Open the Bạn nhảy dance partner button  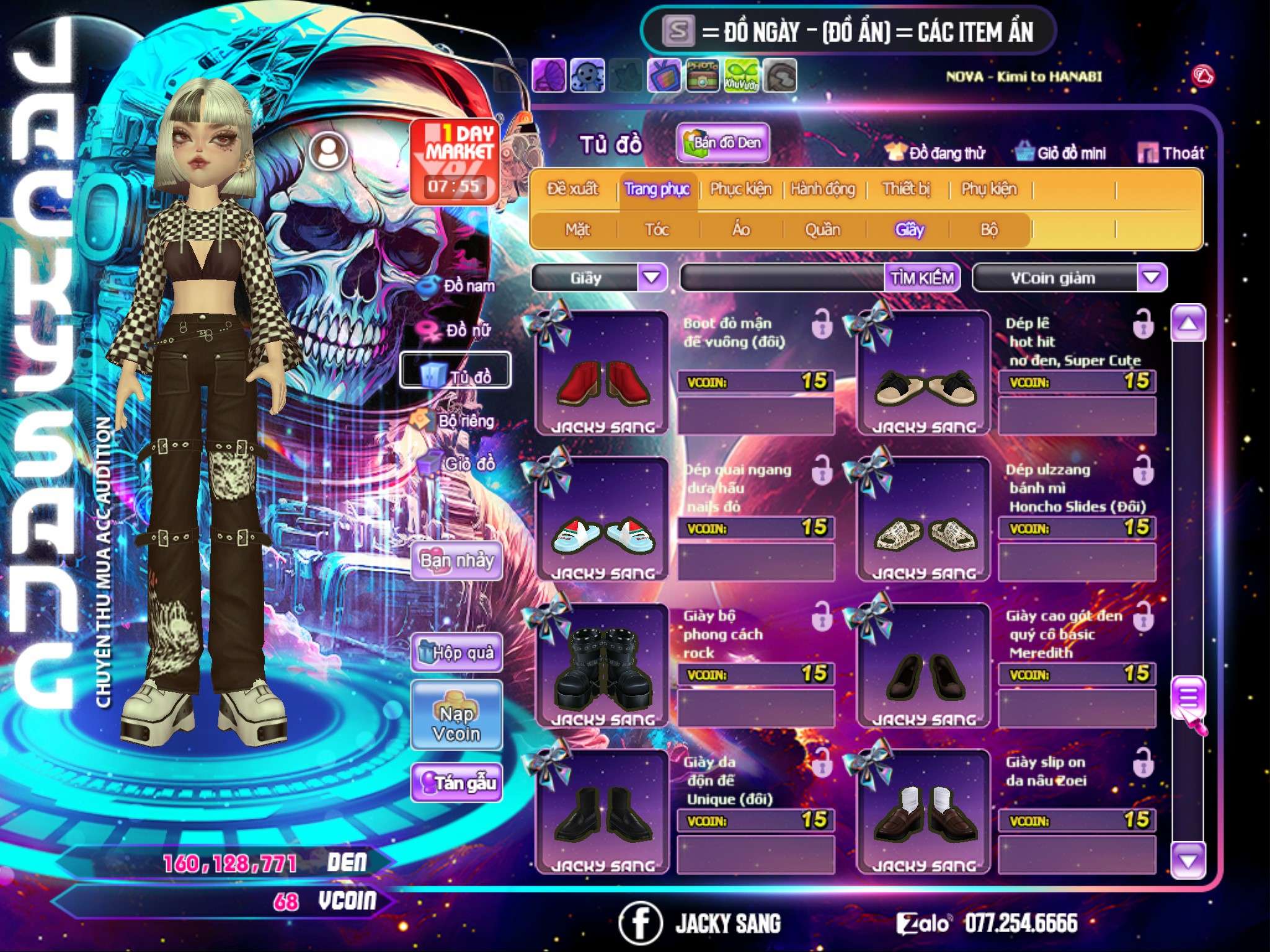click(x=456, y=560)
